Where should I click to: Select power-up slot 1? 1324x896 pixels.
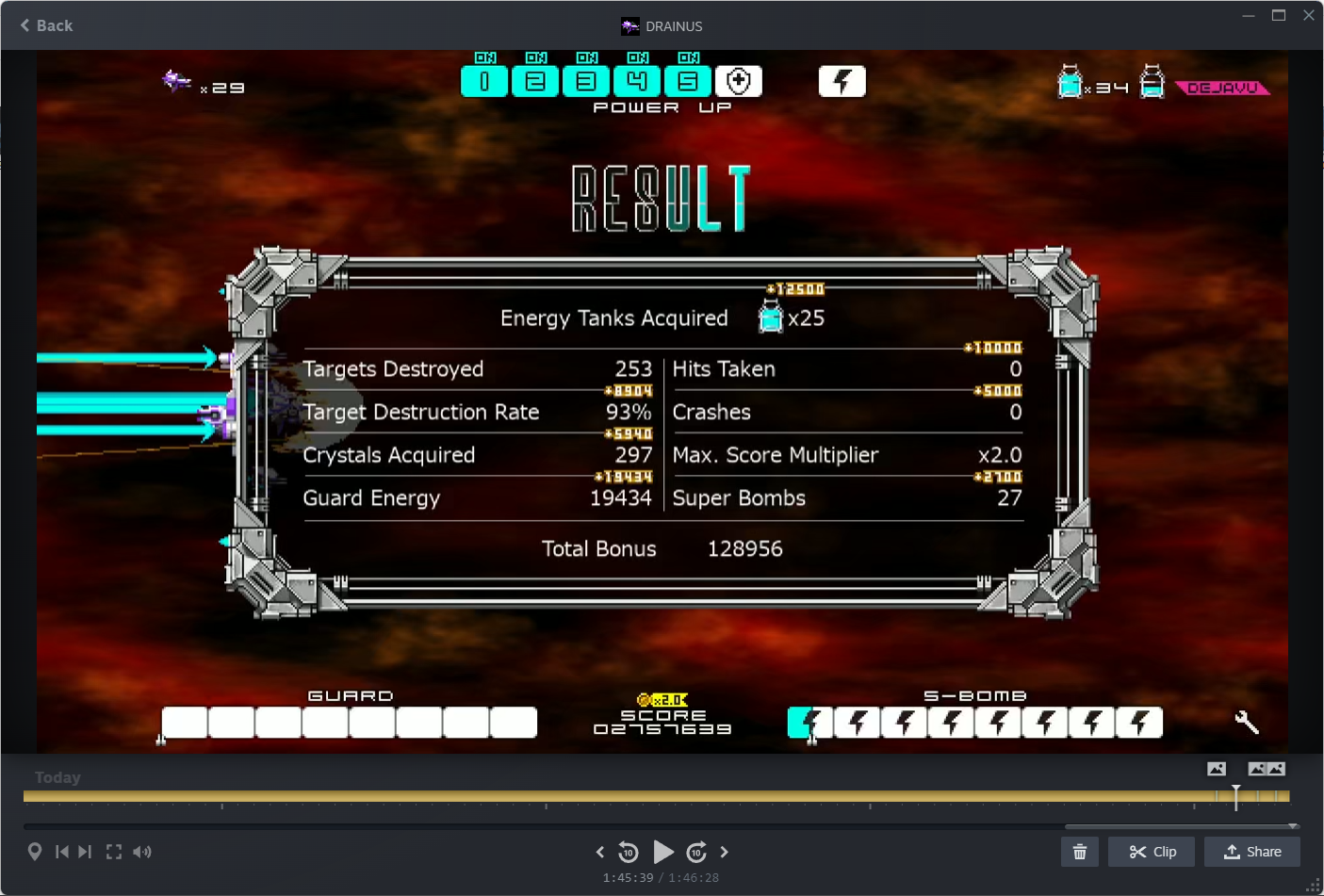tap(484, 82)
